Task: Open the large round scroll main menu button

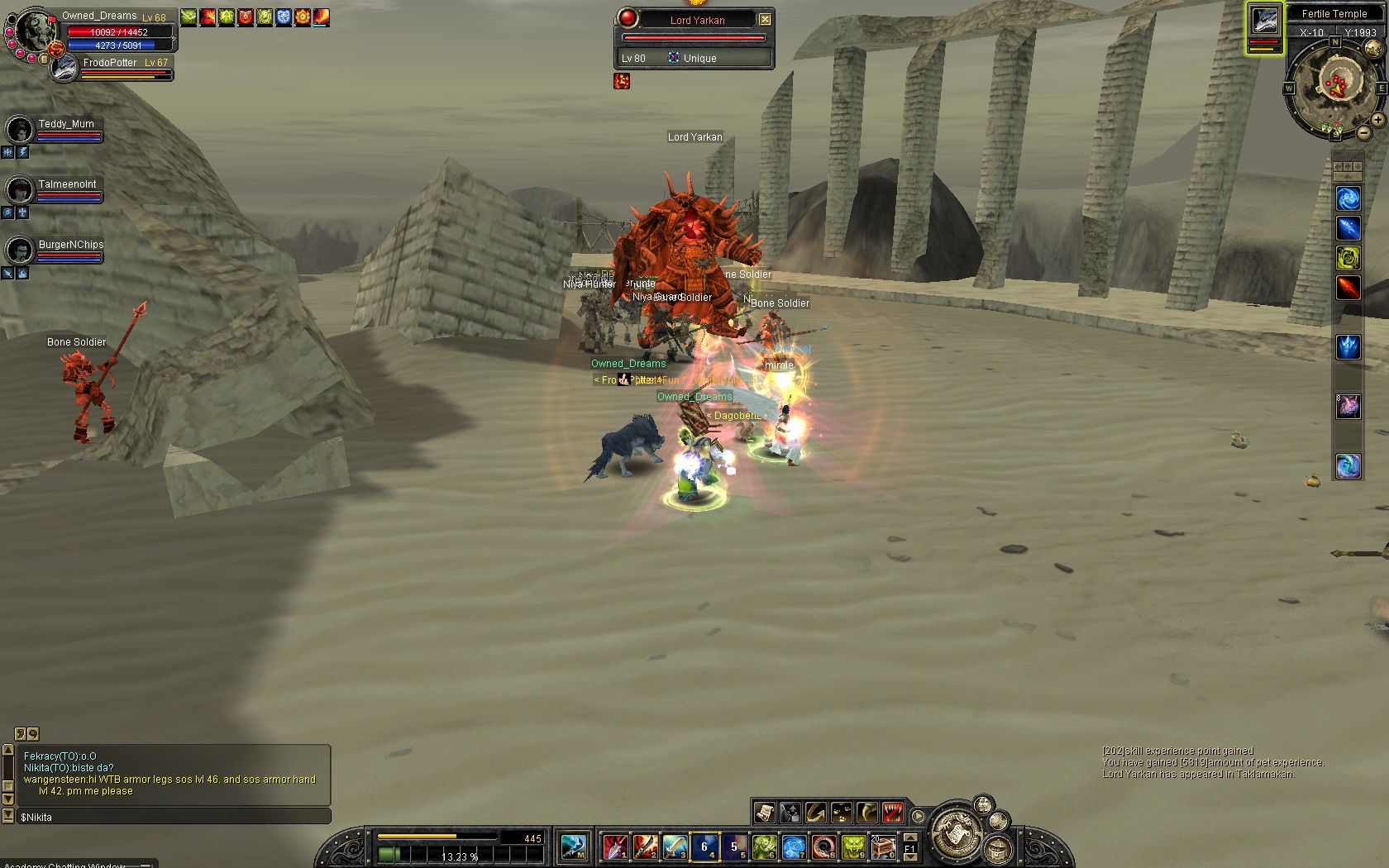Action: click(956, 832)
